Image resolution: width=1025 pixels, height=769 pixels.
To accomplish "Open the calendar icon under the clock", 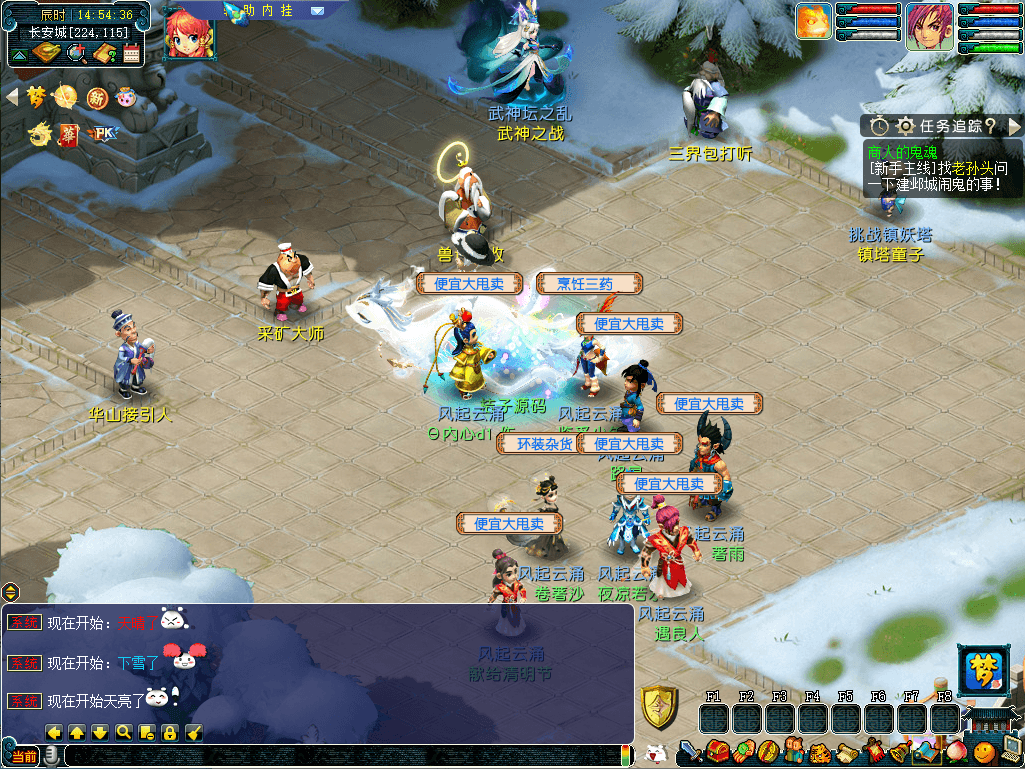I will coord(132,53).
